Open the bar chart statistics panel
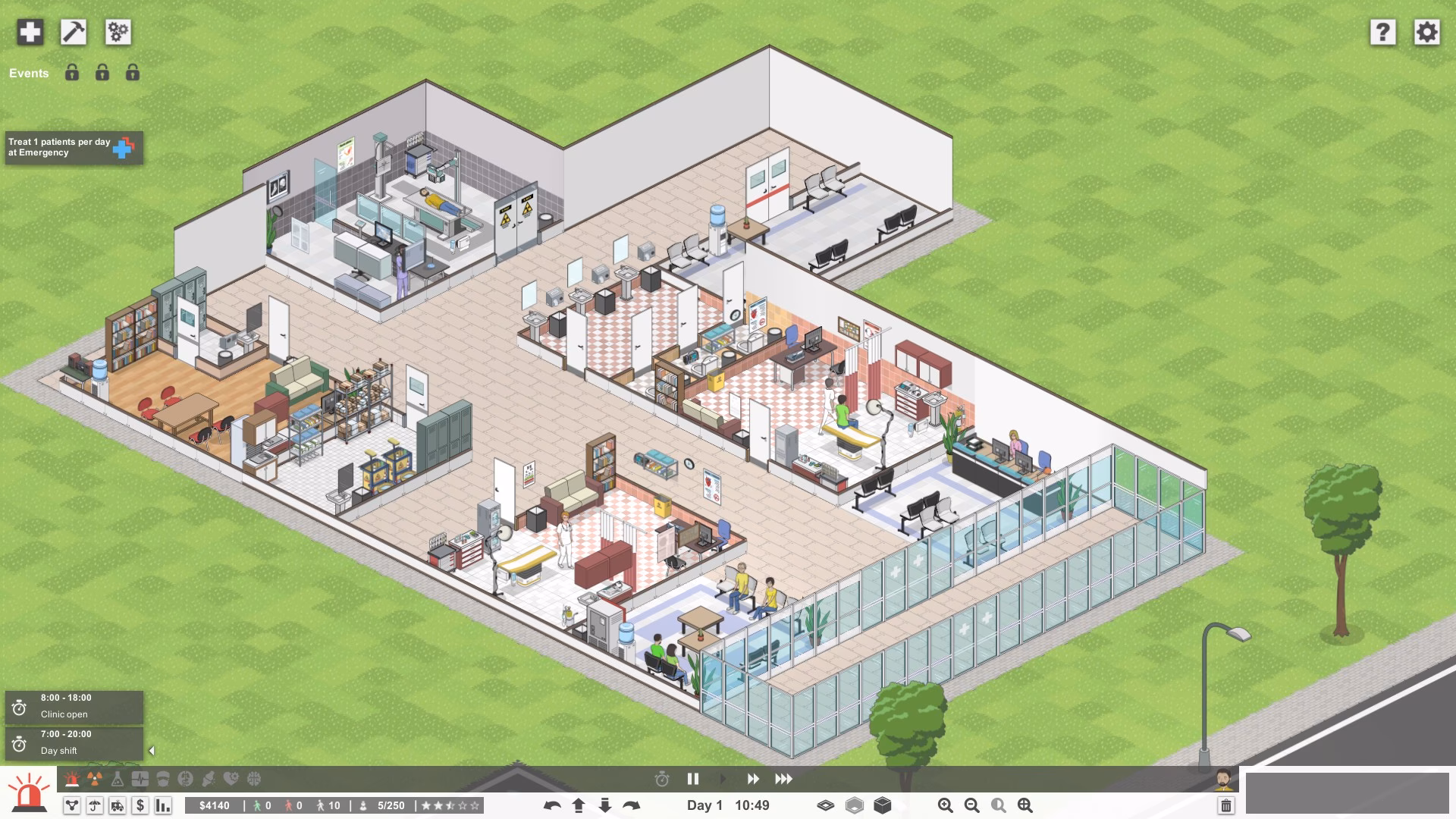Screen dimensions: 1456x819 (x=163, y=805)
